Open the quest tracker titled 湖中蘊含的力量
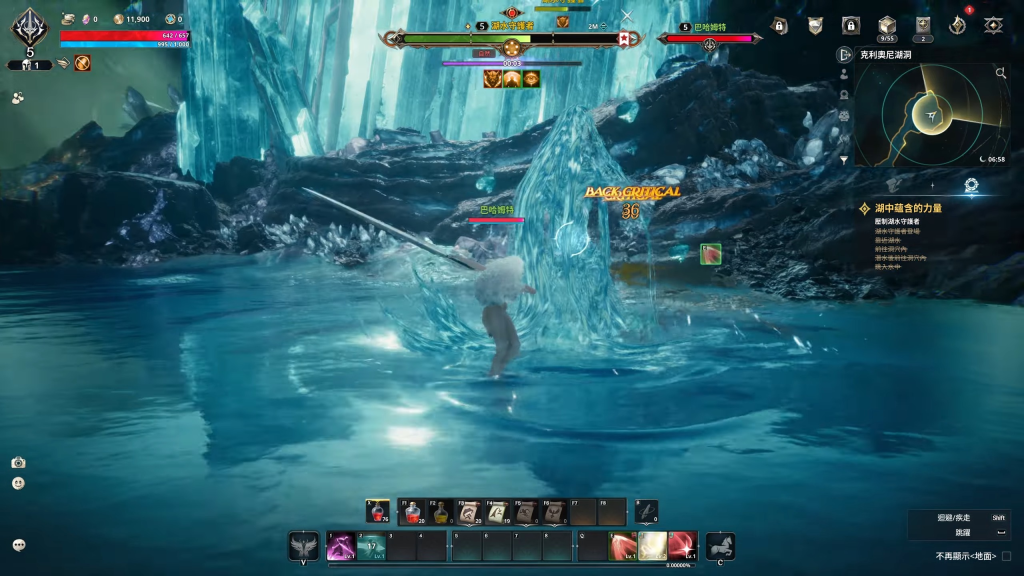 [908, 208]
